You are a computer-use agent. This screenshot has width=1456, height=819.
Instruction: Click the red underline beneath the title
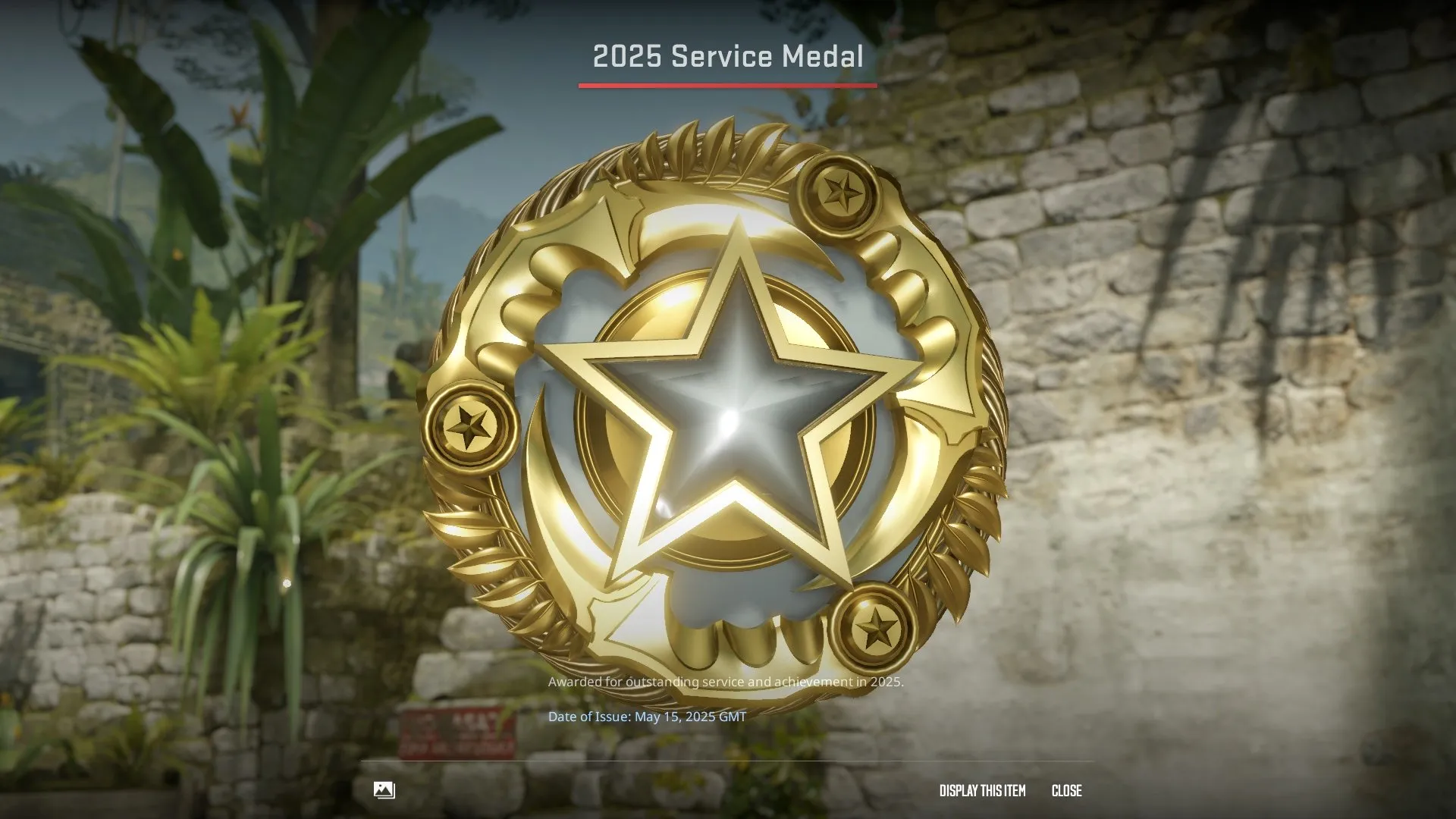coord(728,86)
